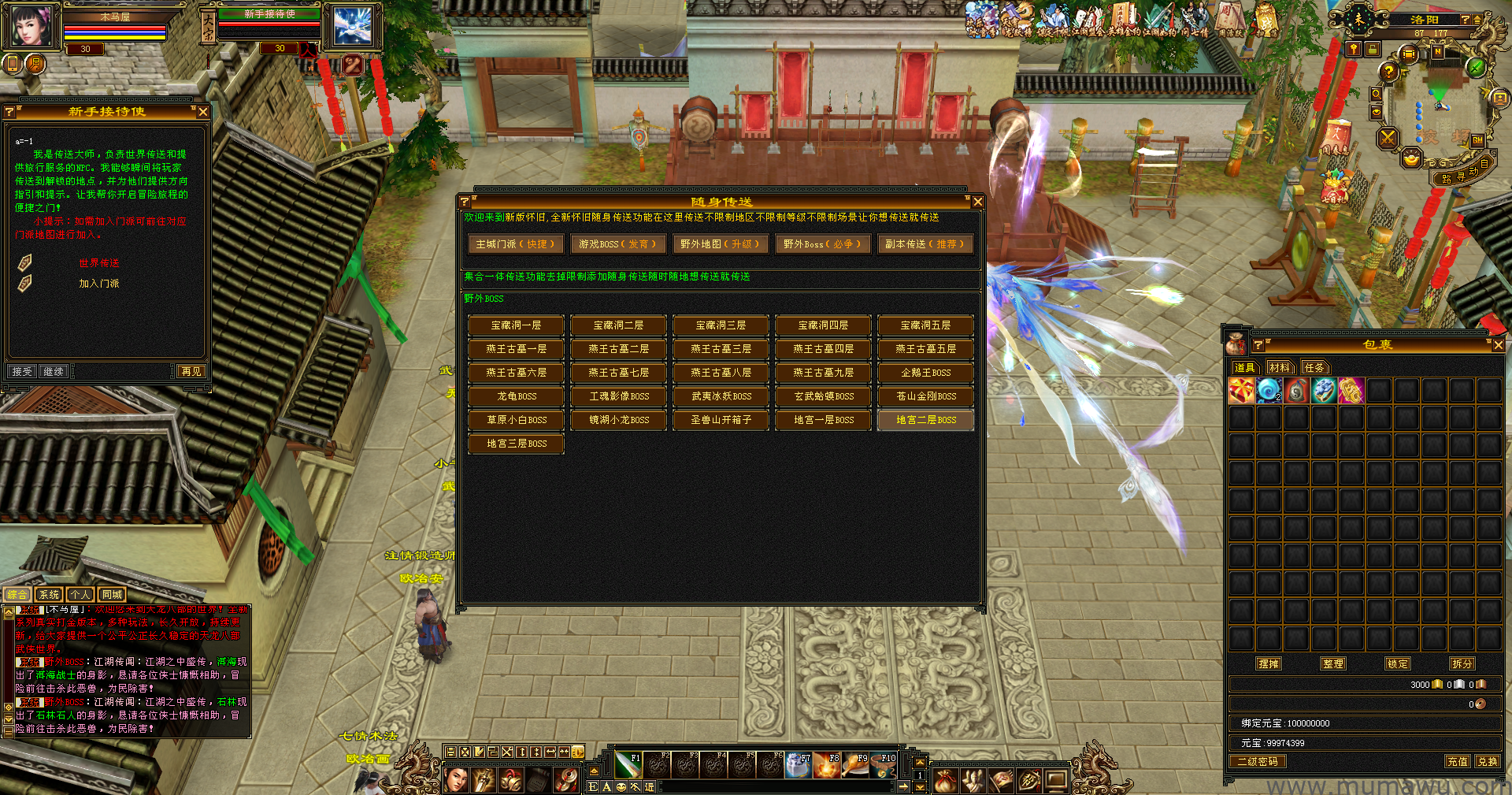Close the 随身传送 teleport window

tap(977, 202)
